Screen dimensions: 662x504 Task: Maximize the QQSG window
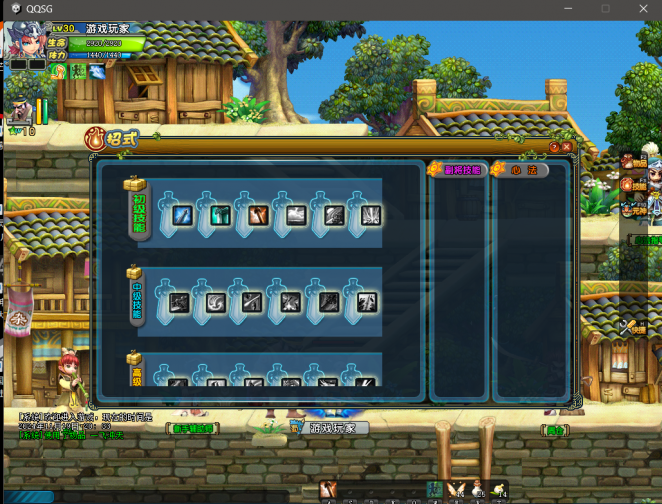point(605,8)
